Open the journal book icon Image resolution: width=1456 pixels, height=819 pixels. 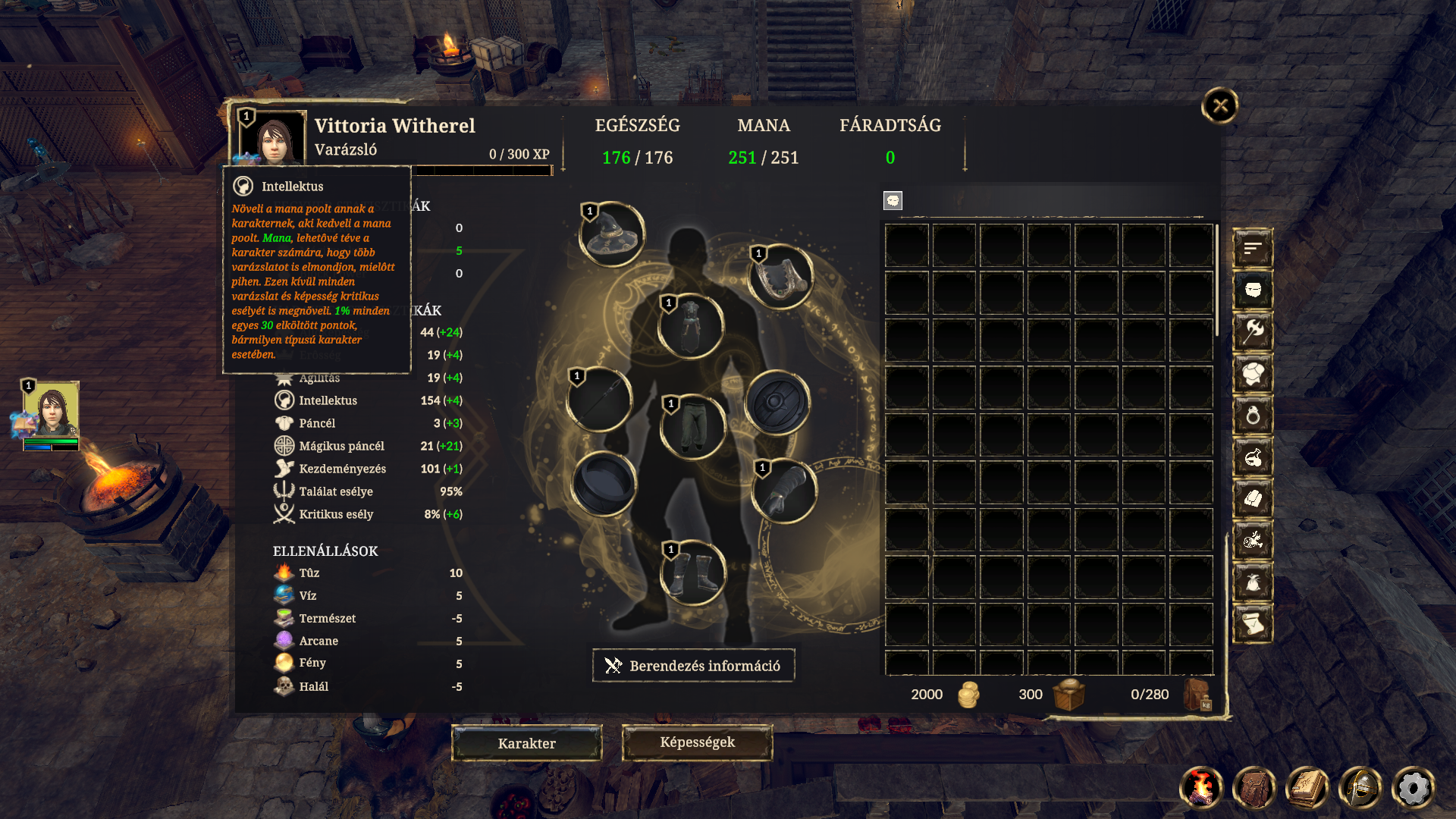(x=1307, y=788)
